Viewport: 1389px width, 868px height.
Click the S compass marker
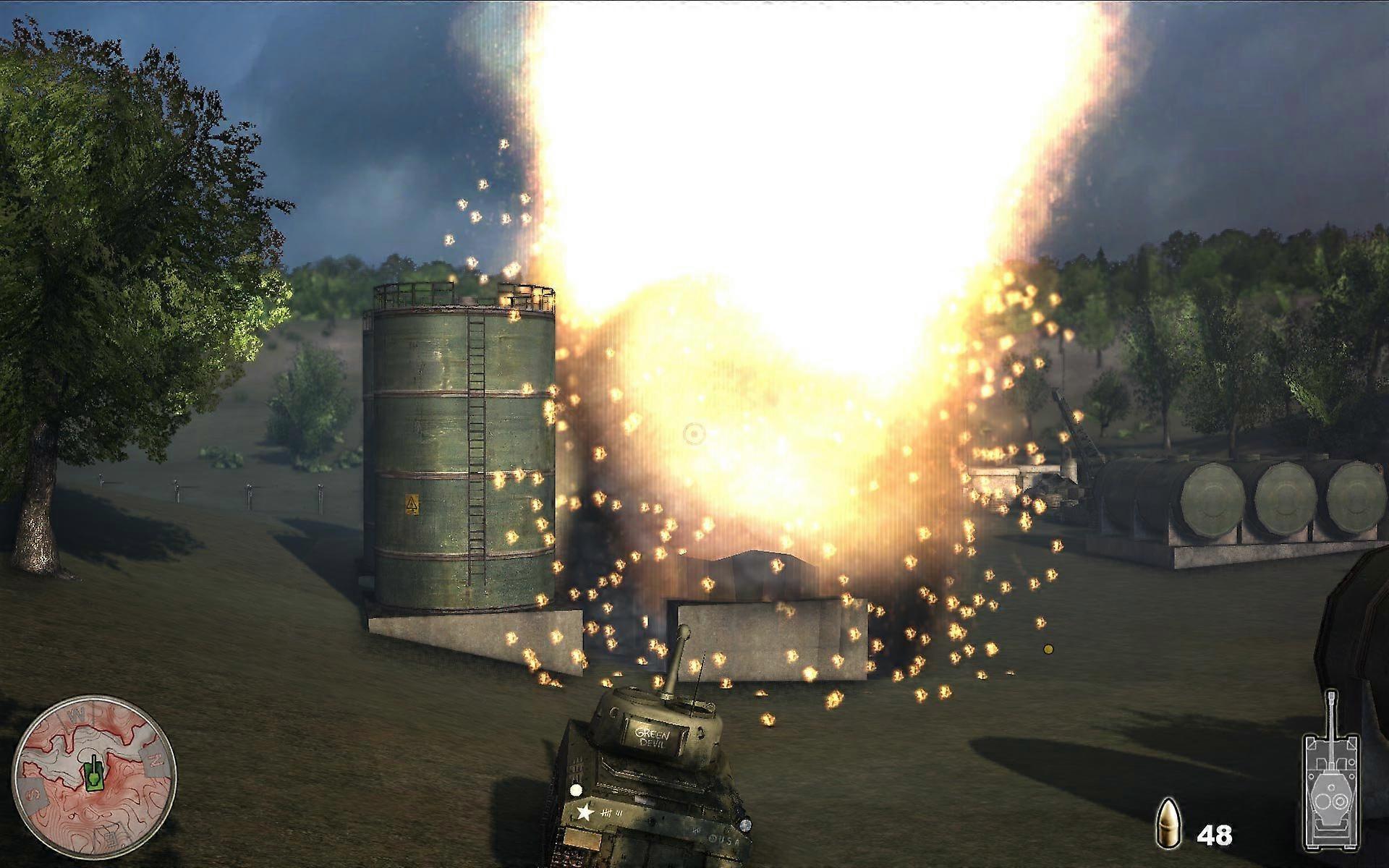(x=33, y=793)
